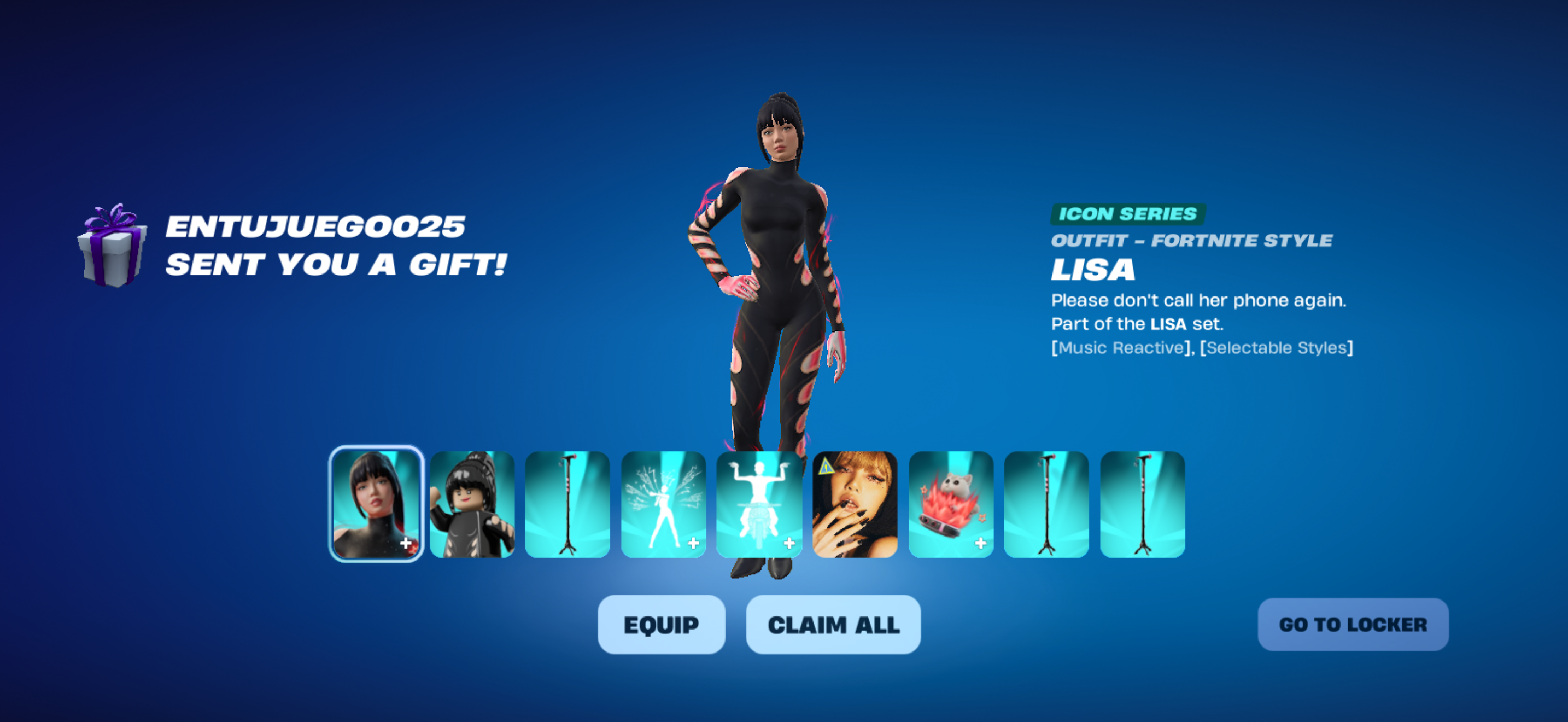The height and width of the screenshot is (722, 1568).
Task: Pick the motorcycle rider emote thumbnail
Action: tap(758, 504)
